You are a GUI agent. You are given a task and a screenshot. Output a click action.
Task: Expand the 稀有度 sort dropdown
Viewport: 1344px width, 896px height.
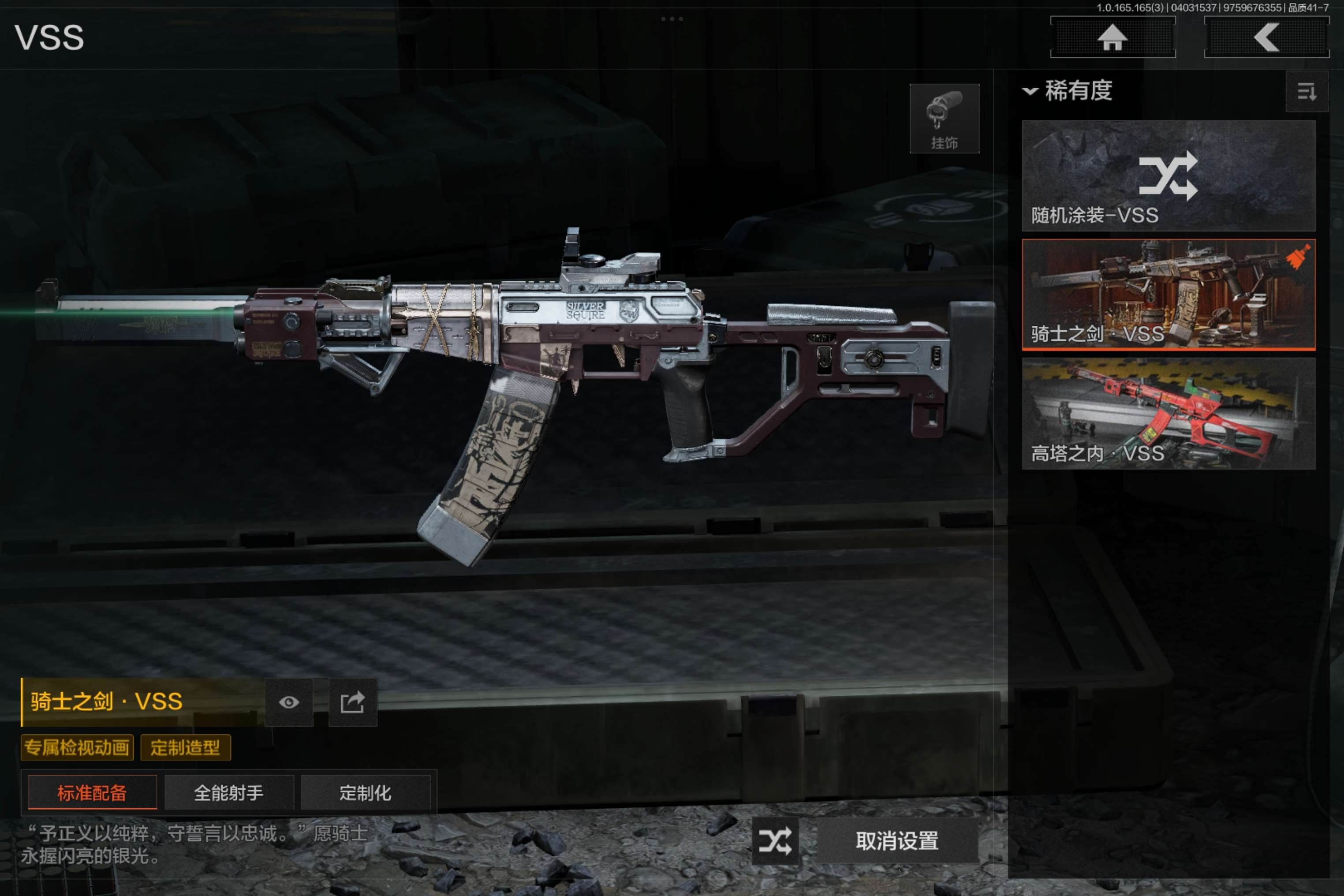(1068, 91)
